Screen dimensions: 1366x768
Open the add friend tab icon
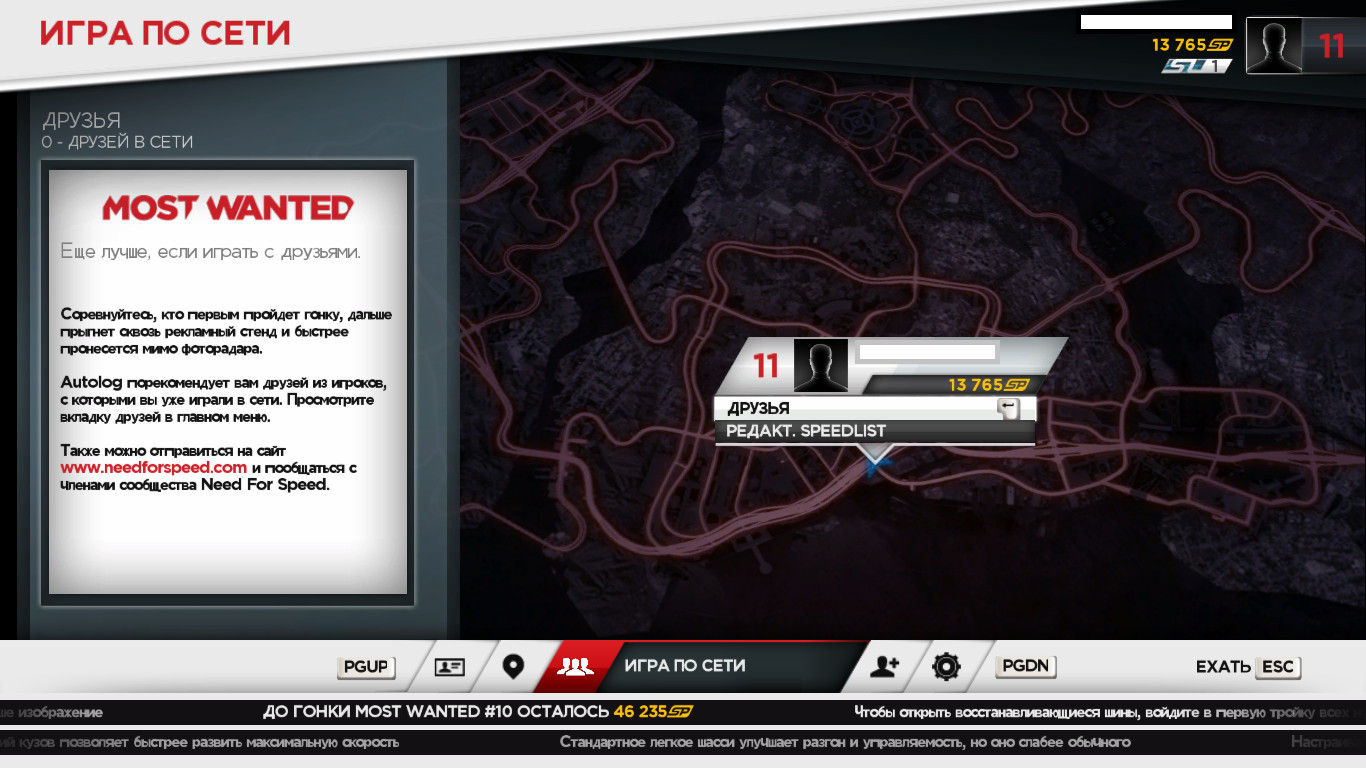tap(885, 667)
